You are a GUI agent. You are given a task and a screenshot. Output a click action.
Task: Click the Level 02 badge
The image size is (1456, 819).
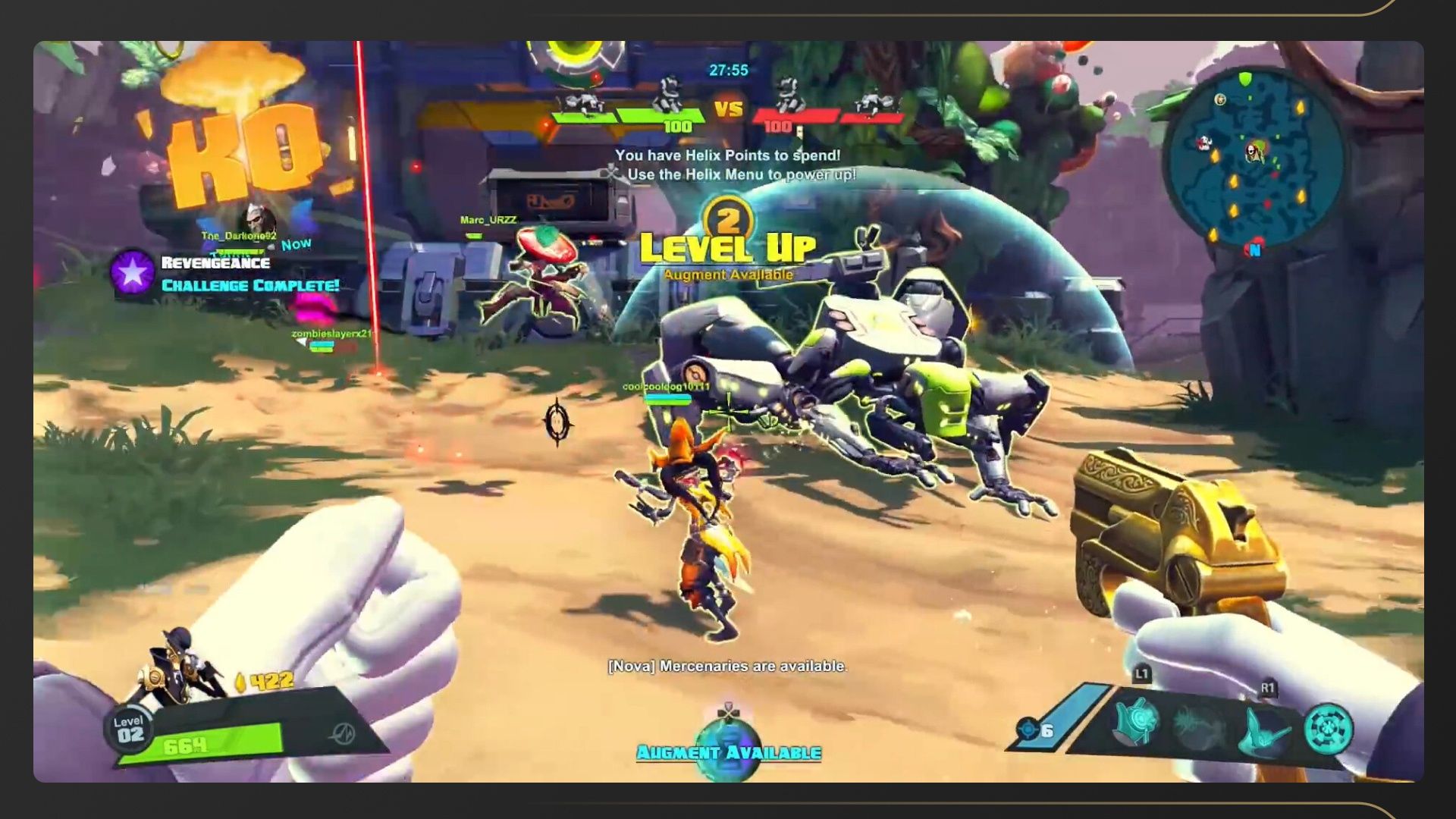click(130, 730)
